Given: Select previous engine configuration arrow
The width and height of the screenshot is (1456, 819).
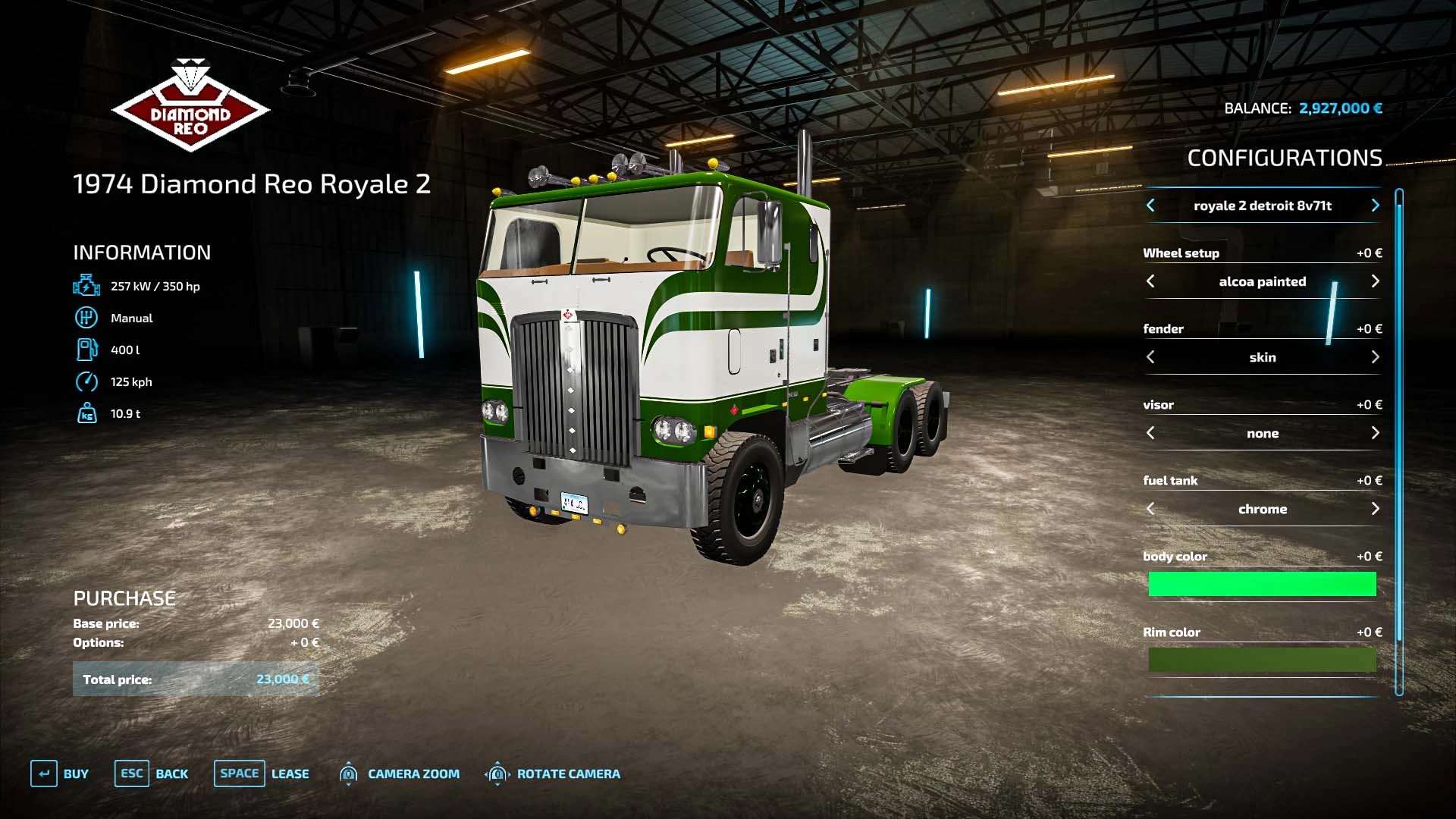Looking at the screenshot, I should point(1150,206).
